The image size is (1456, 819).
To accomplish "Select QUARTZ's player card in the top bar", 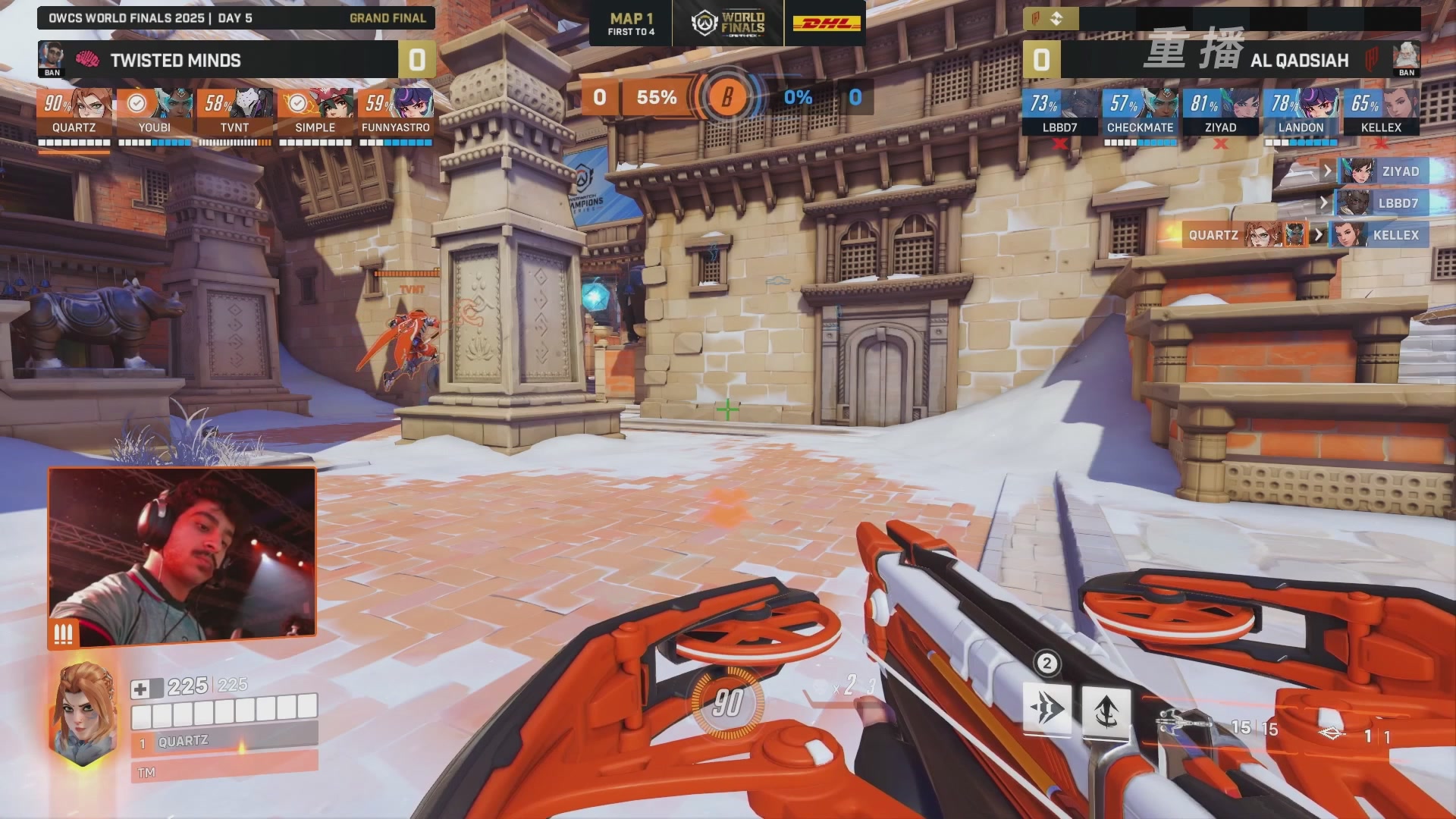I will (74, 112).
